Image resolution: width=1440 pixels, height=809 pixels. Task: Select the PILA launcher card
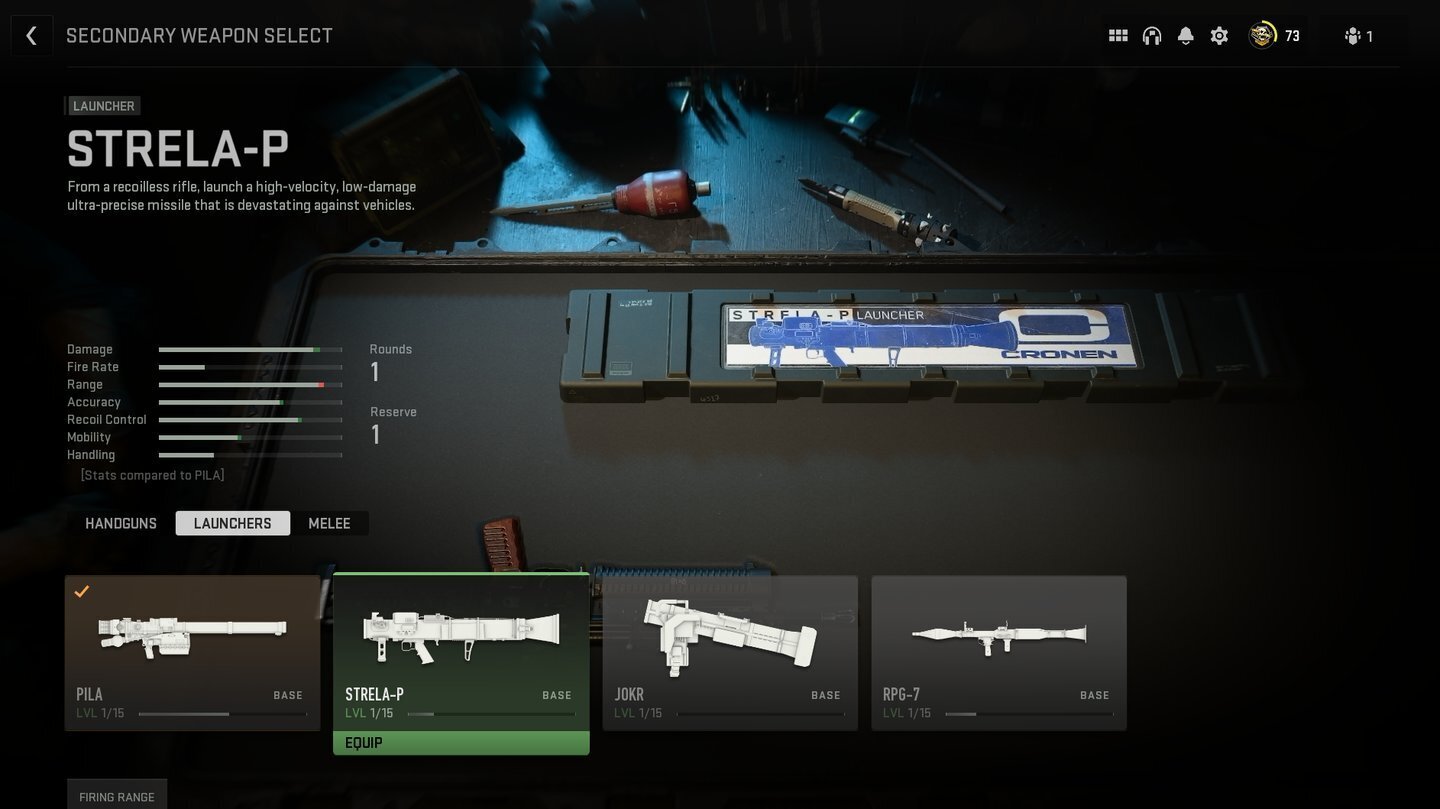point(193,650)
